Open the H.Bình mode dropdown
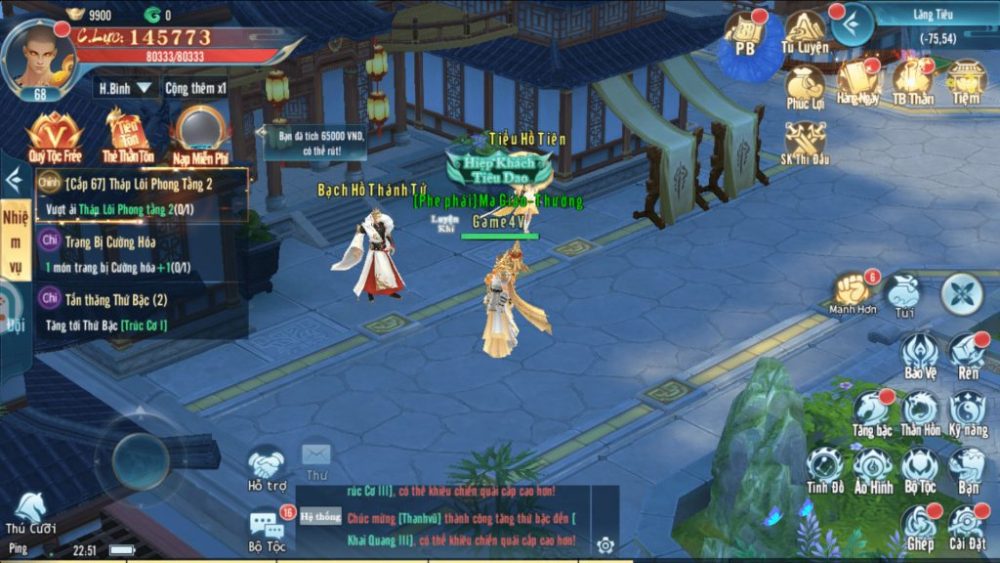Image resolution: width=1000 pixels, height=563 pixels. coord(127,88)
